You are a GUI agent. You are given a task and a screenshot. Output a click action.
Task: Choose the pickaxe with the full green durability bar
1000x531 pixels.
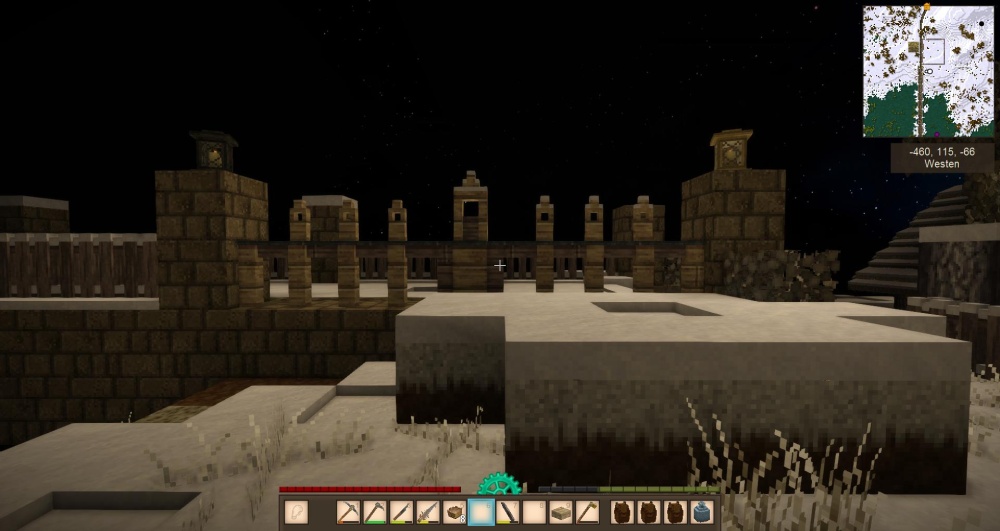click(x=375, y=512)
